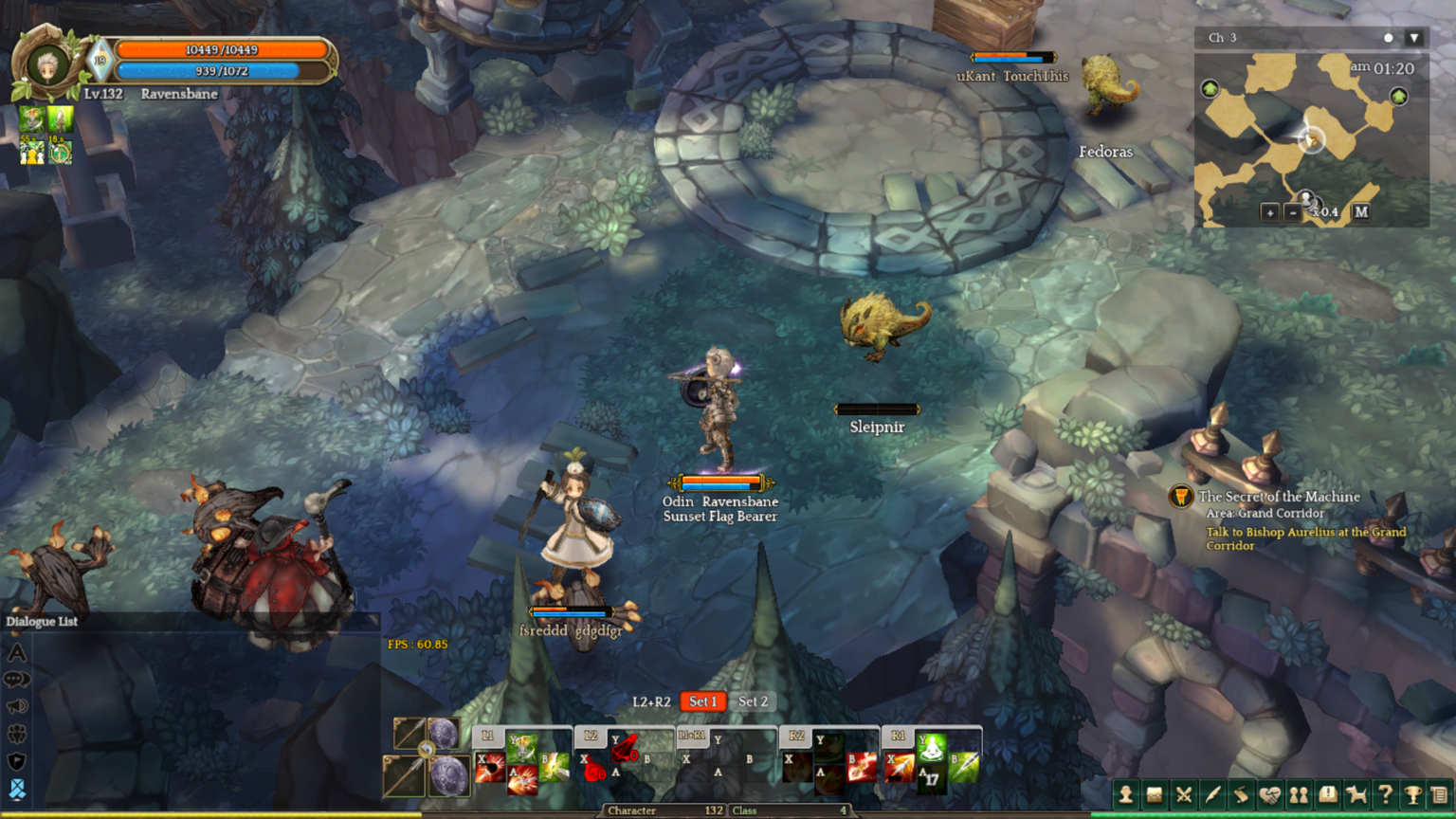Click the weapon swap arrow button
Screen dimensions: 1456x819
[427, 750]
